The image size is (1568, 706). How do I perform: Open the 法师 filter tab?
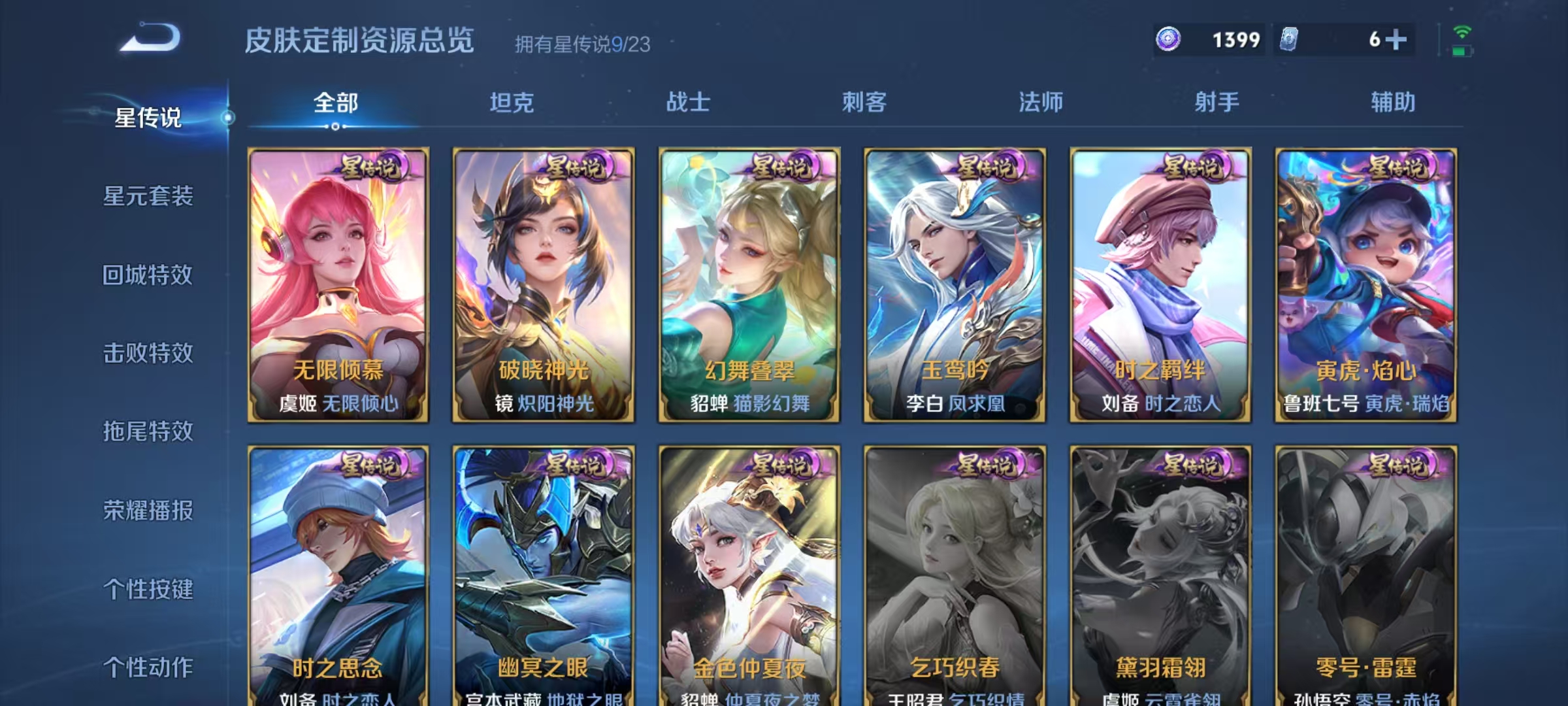[1044, 103]
